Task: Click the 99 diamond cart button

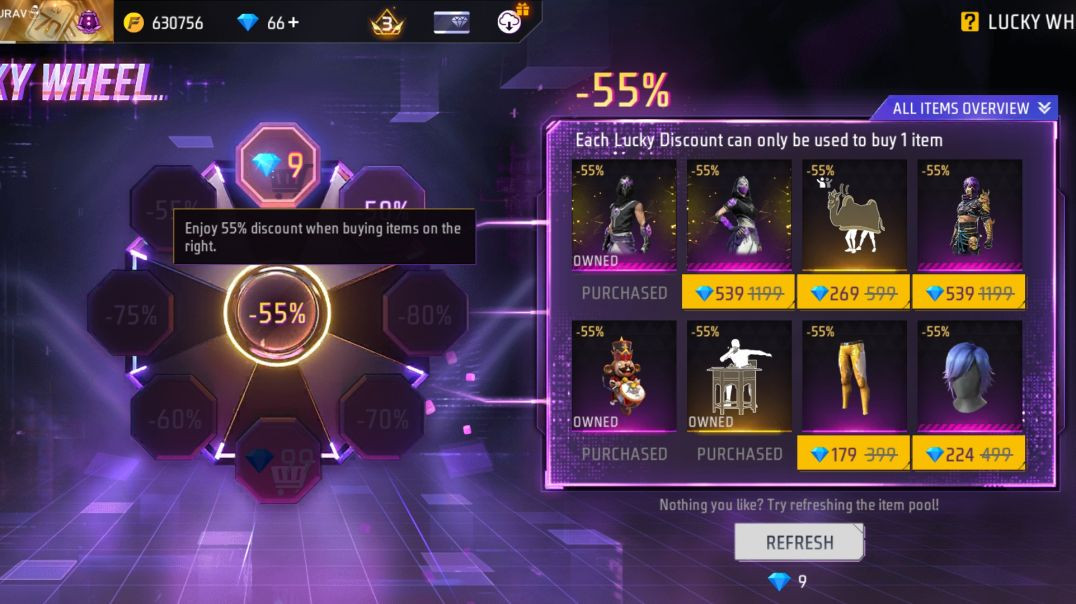Action: [x=278, y=462]
